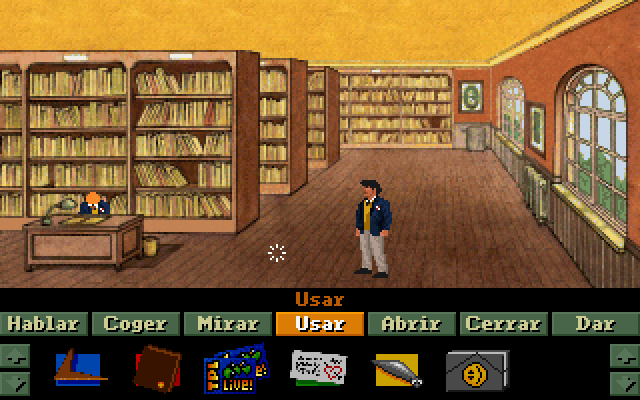Choose the Dar verb
Screen dimensions: 640x400
594,324
